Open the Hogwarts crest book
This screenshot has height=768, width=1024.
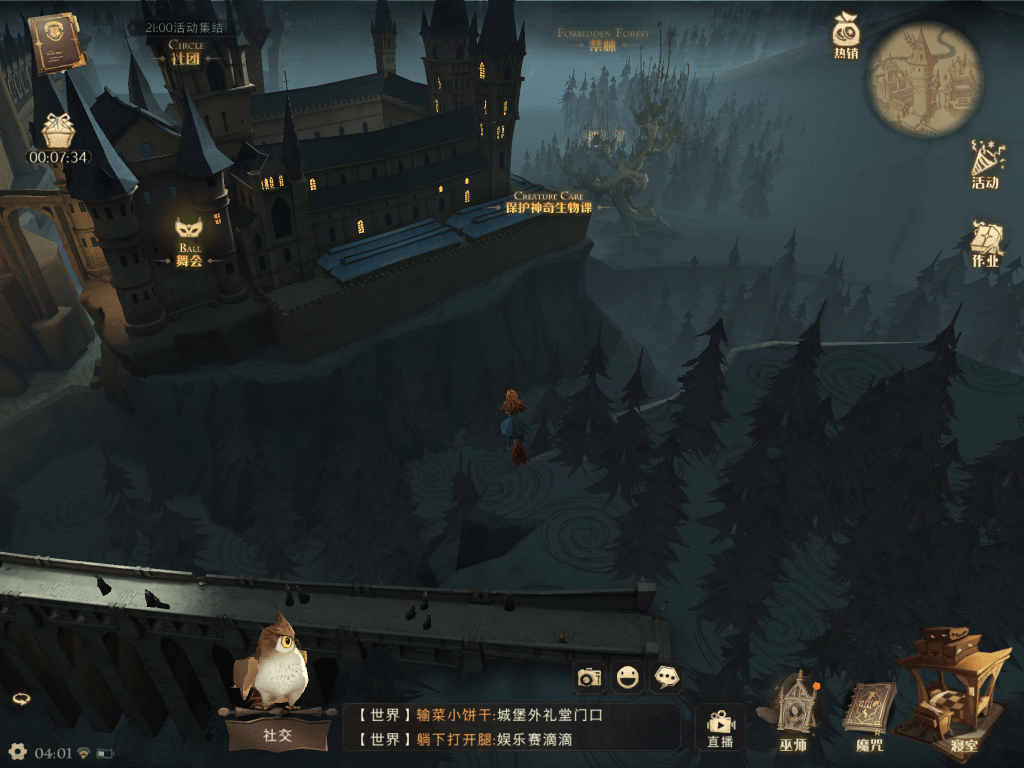58,43
